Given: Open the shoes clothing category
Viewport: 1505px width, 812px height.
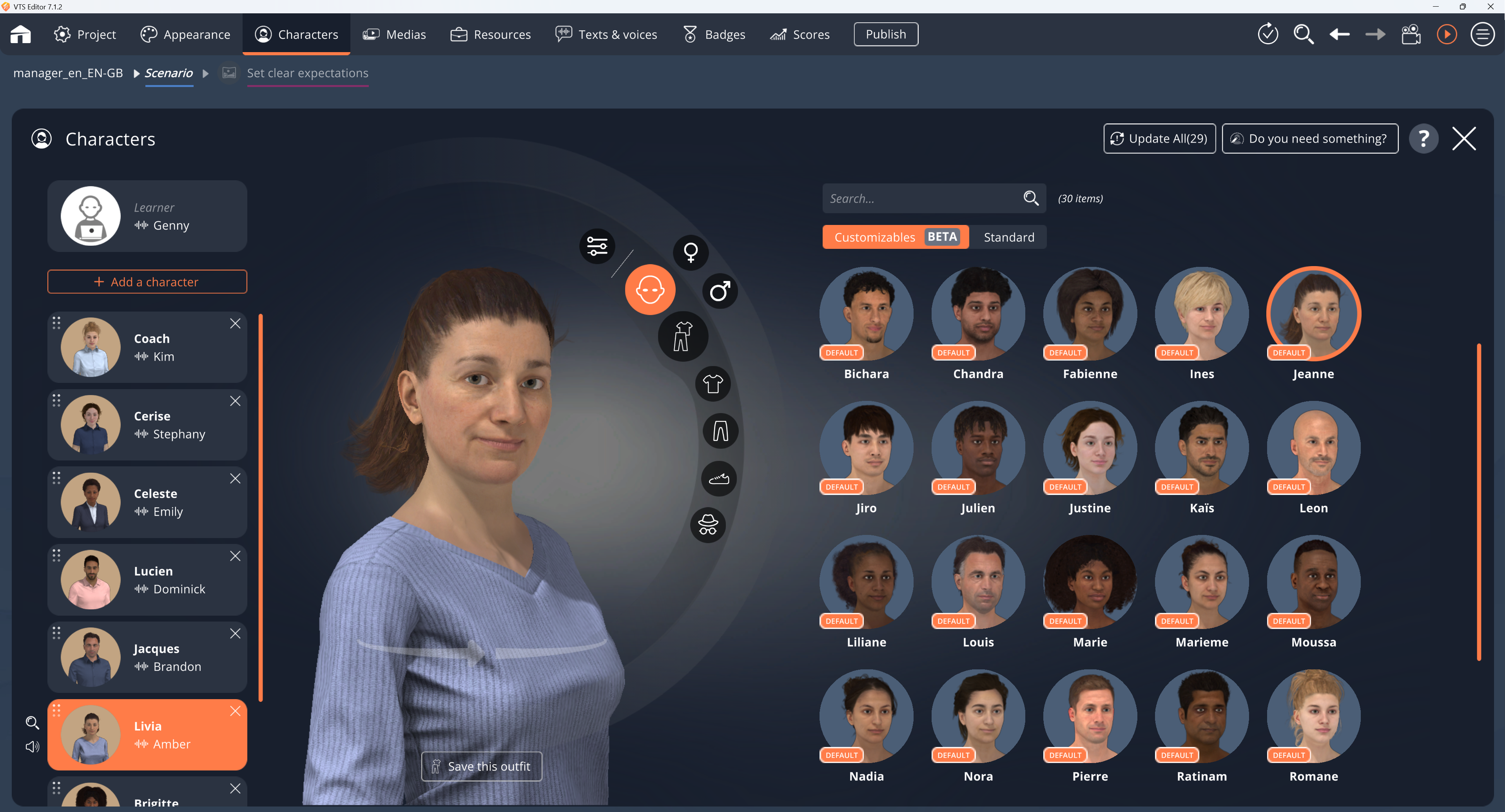Looking at the screenshot, I should point(719,478).
